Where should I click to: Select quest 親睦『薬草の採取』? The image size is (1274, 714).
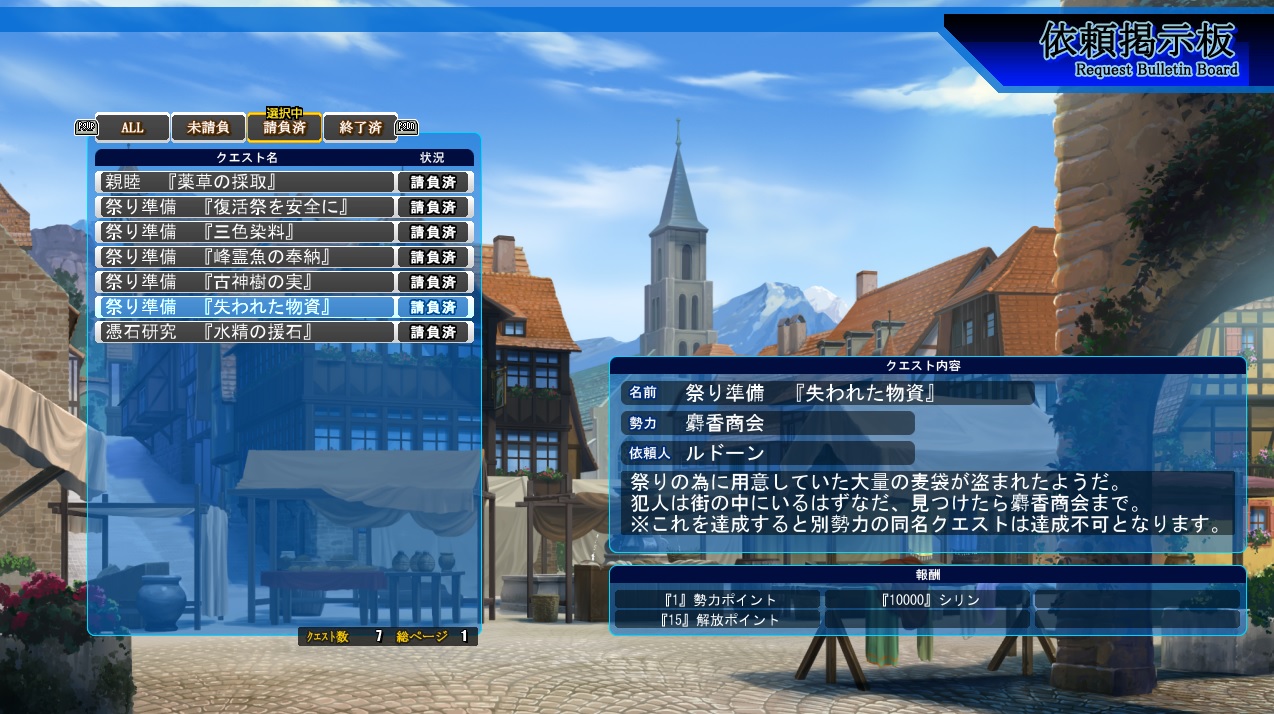tap(246, 182)
